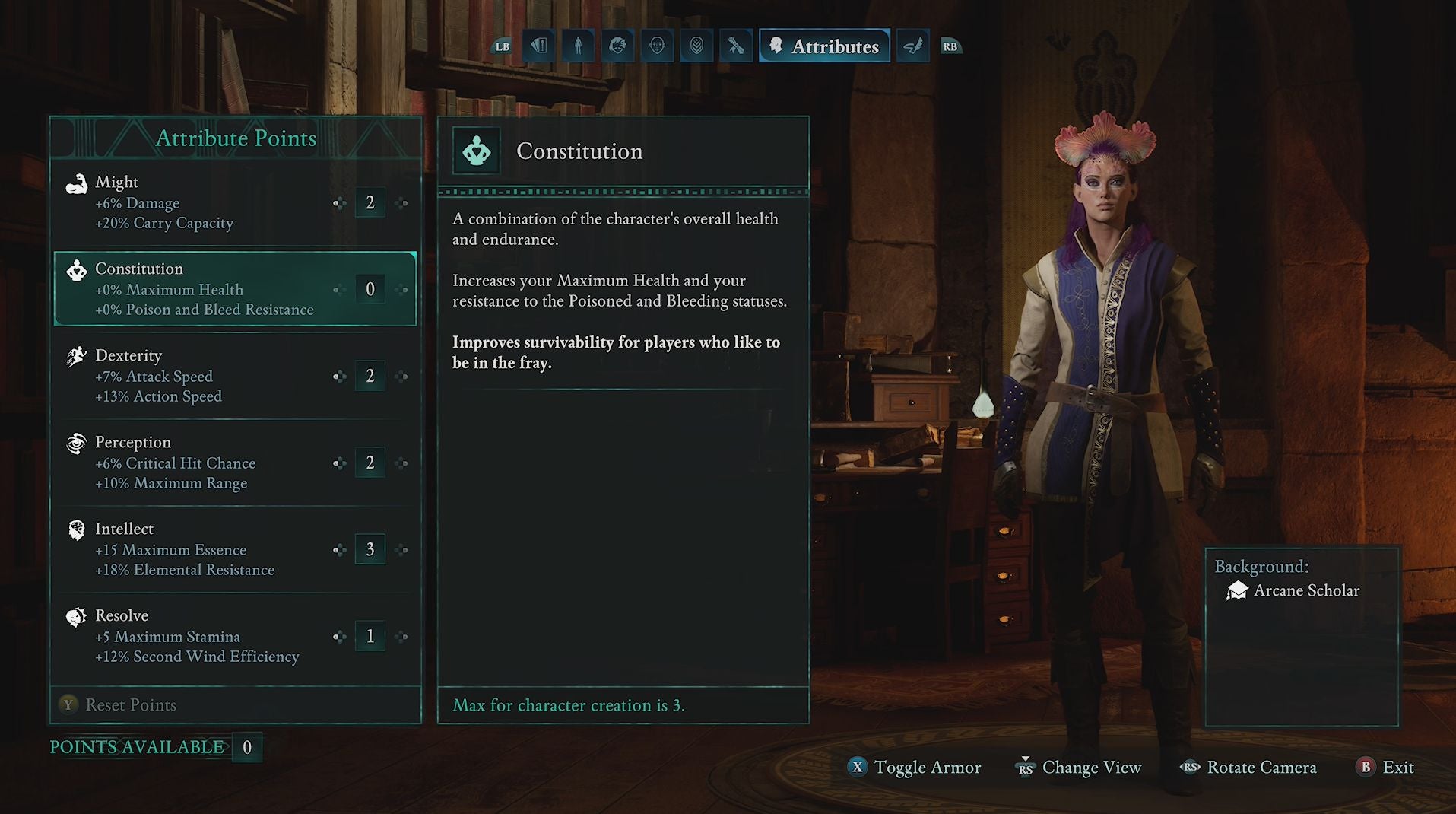Decrease Resolve by one point
Viewport: 1456px width, 814px height.
click(339, 637)
